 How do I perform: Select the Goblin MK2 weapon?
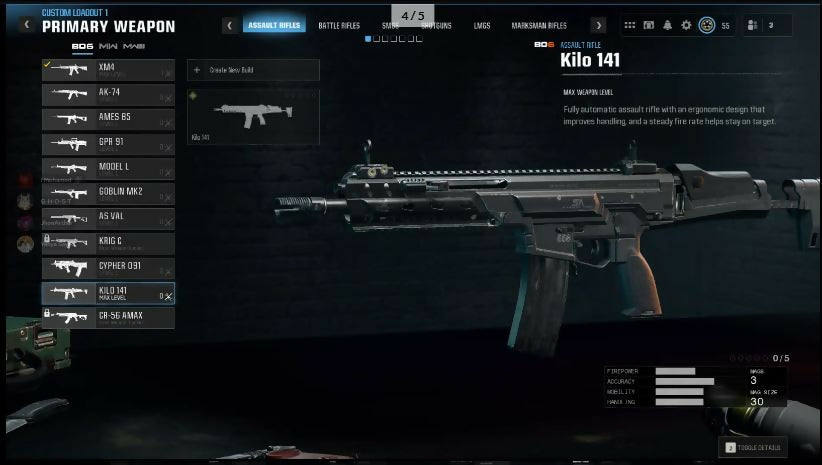coord(108,193)
